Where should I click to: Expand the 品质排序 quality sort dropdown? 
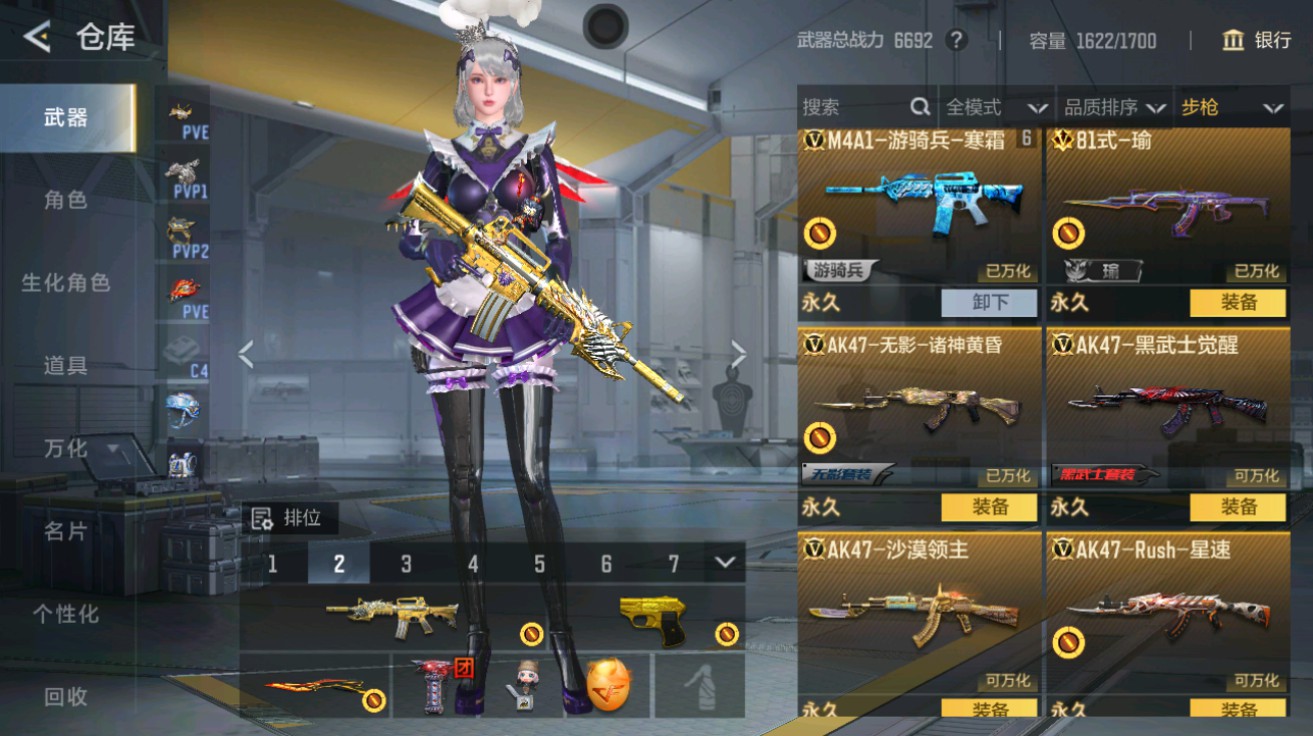point(1114,107)
